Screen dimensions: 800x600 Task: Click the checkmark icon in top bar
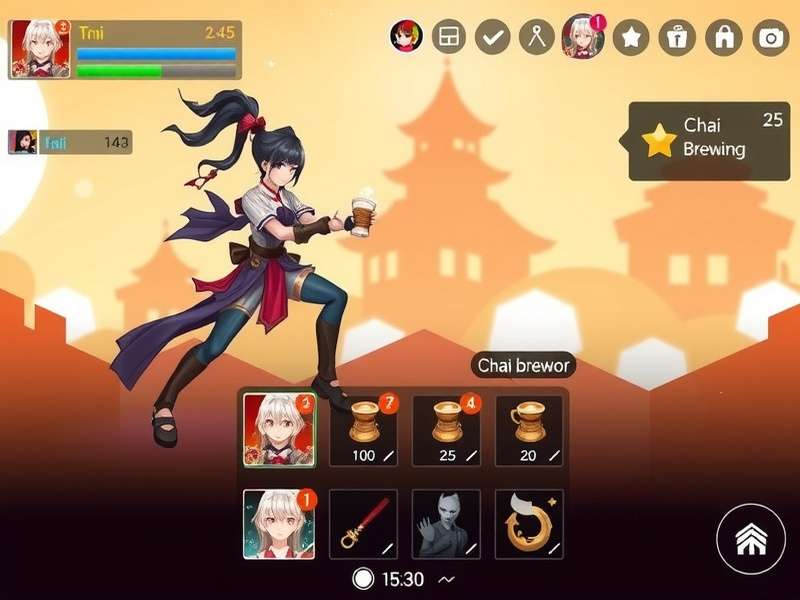tap(492, 37)
